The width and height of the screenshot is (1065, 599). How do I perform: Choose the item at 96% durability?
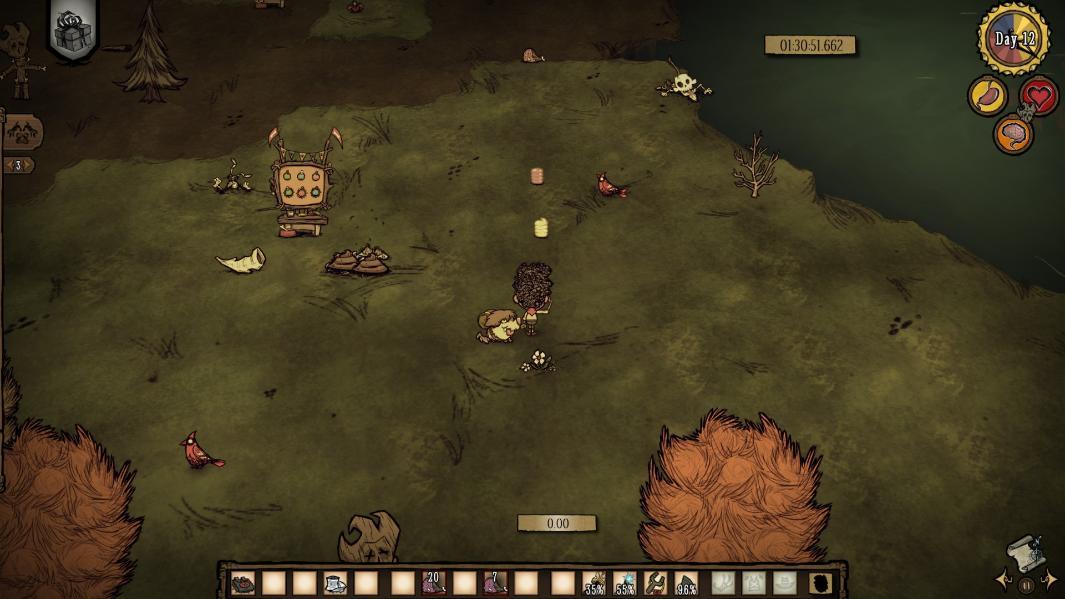(686, 583)
